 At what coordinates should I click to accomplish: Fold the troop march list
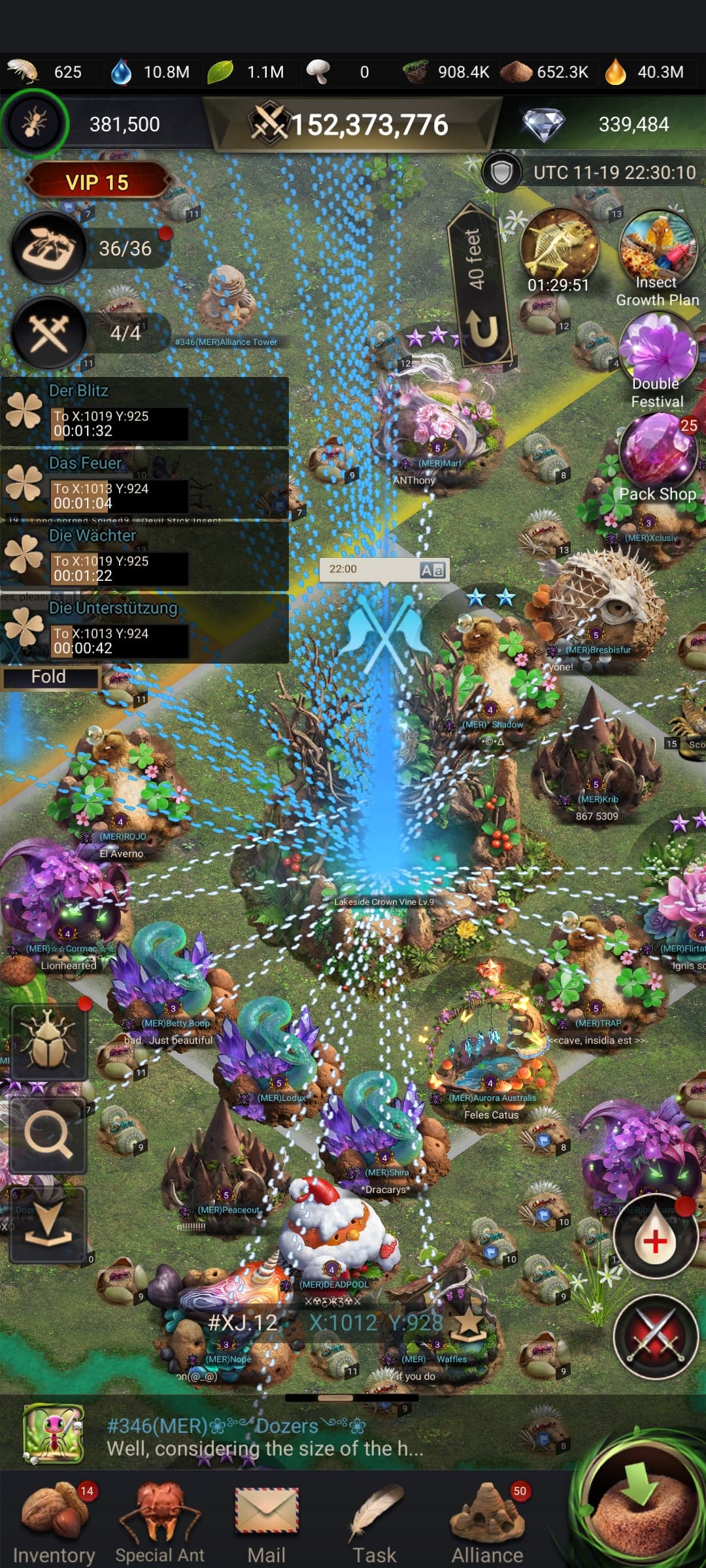point(49,677)
